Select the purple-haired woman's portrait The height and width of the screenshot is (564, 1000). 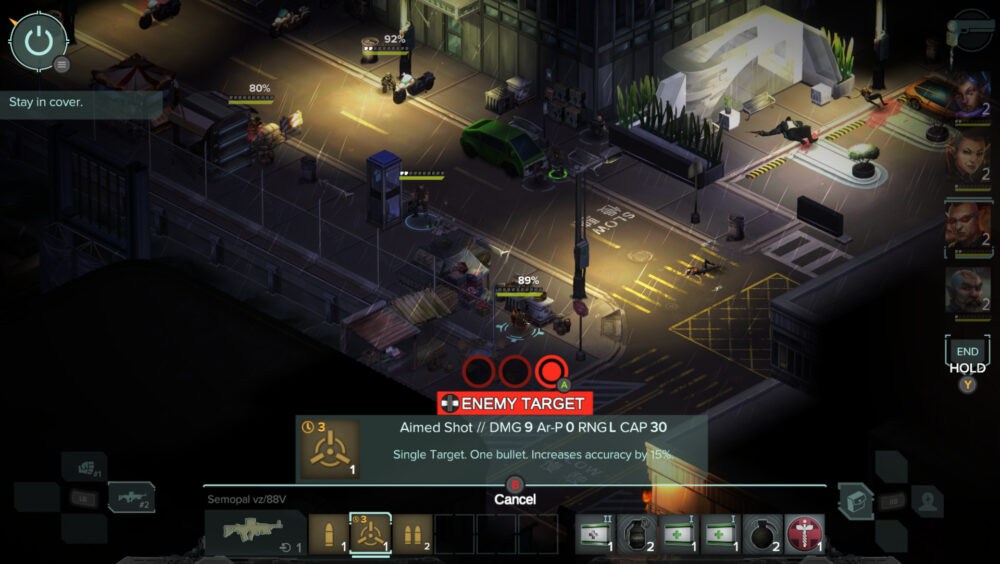(x=968, y=95)
